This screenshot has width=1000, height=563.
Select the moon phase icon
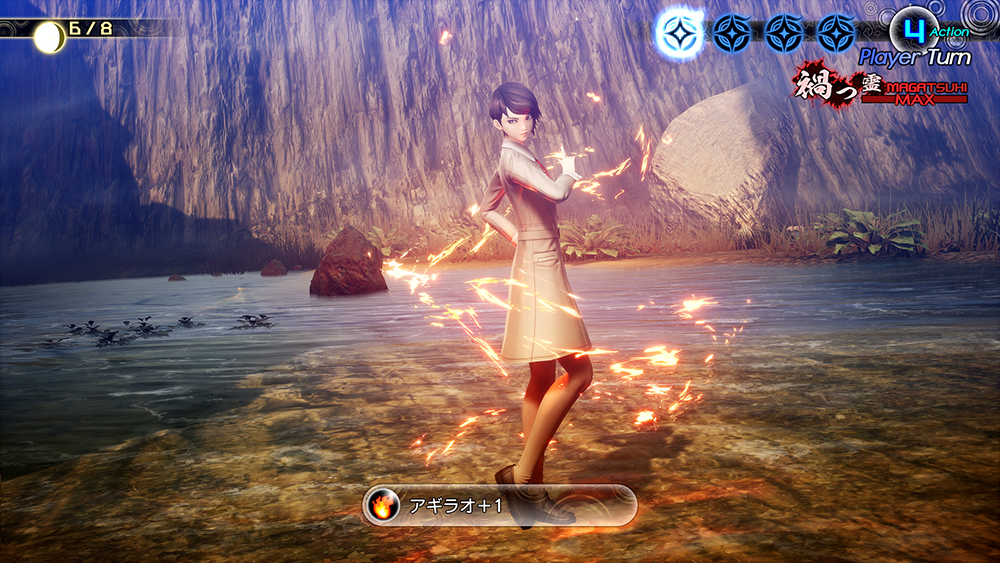pyautogui.click(x=48, y=37)
